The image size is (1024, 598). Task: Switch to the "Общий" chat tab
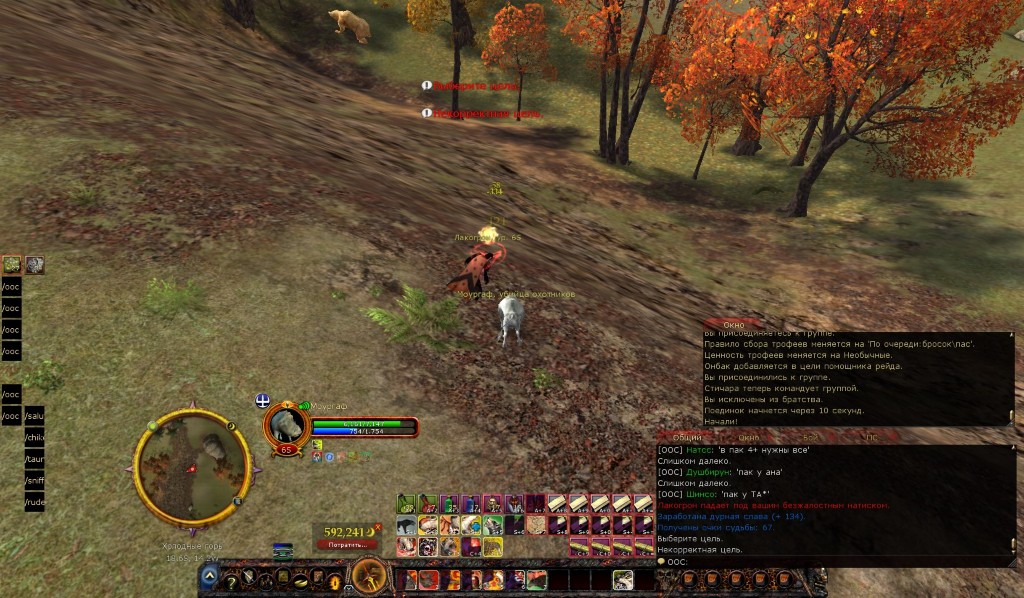tap(687, 437)
